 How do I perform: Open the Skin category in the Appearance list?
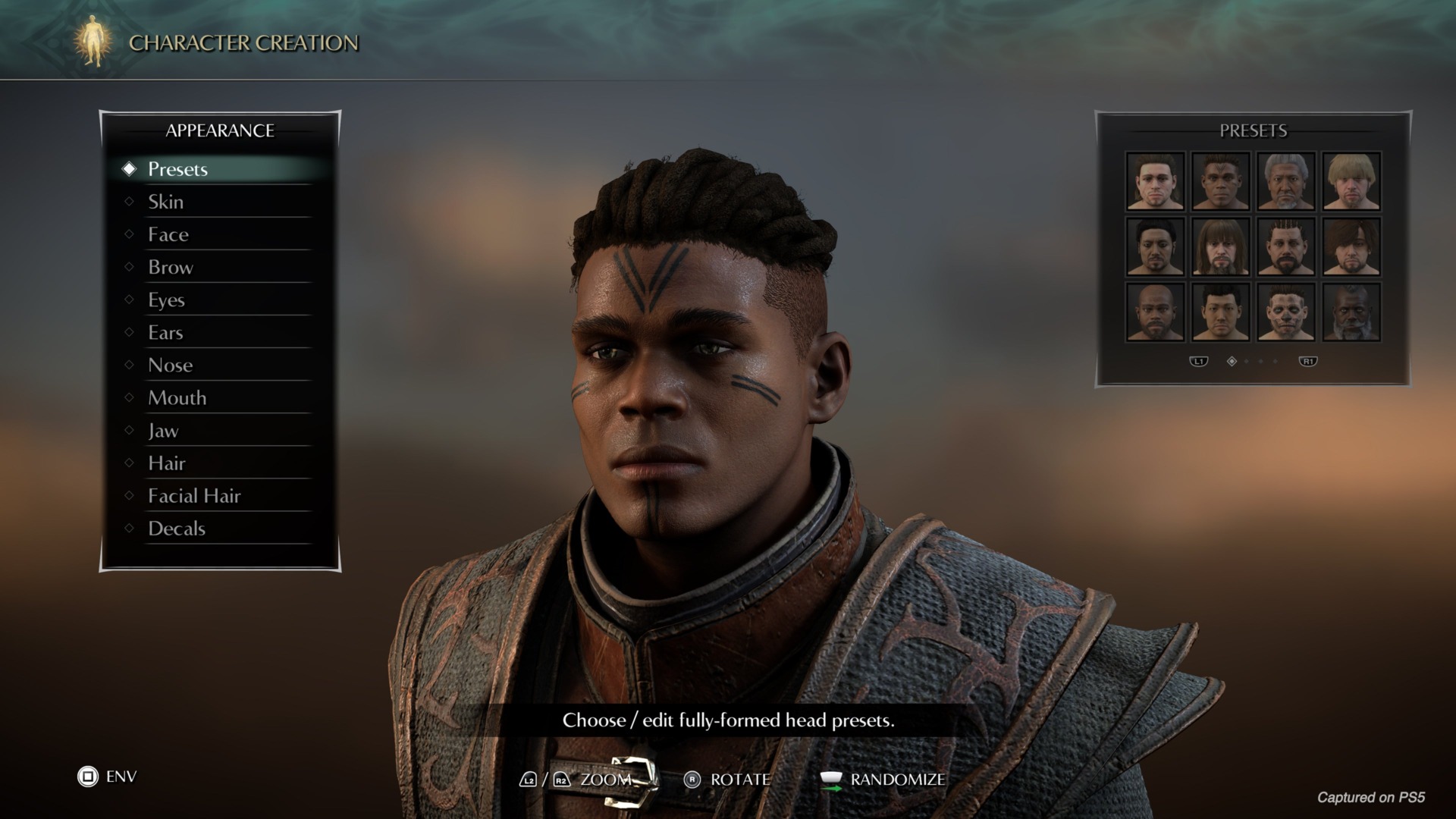point(166,202)
